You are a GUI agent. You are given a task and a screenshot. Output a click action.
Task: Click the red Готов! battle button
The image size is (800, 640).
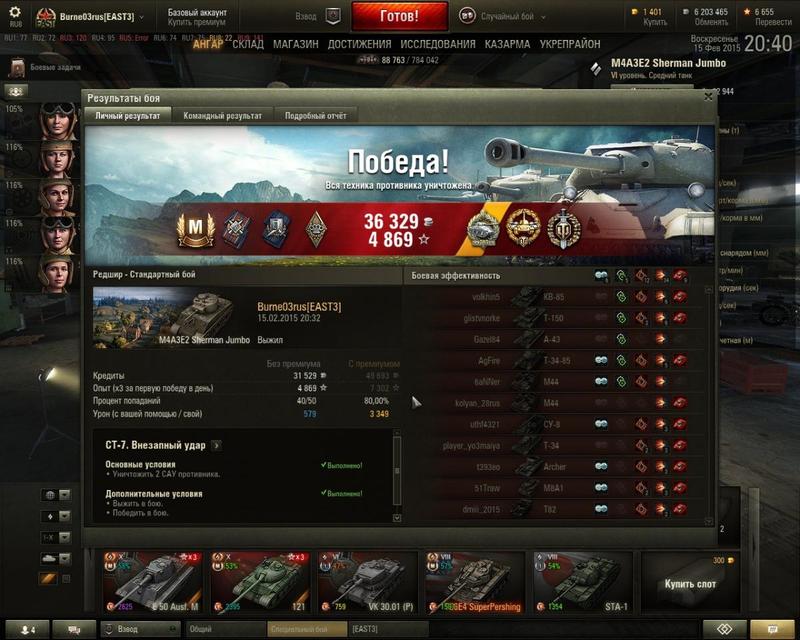[414, 17]
